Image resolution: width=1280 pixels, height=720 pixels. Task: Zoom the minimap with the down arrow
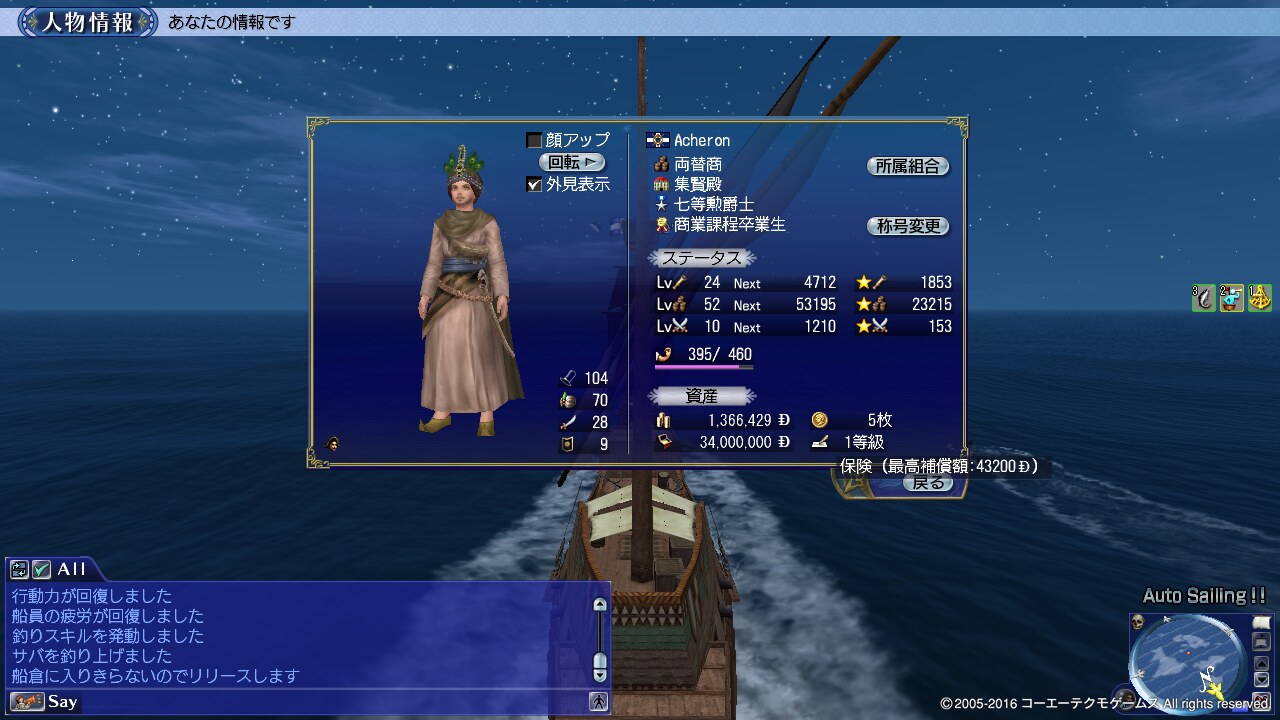pyautogui.click(x=1260, y=679)
